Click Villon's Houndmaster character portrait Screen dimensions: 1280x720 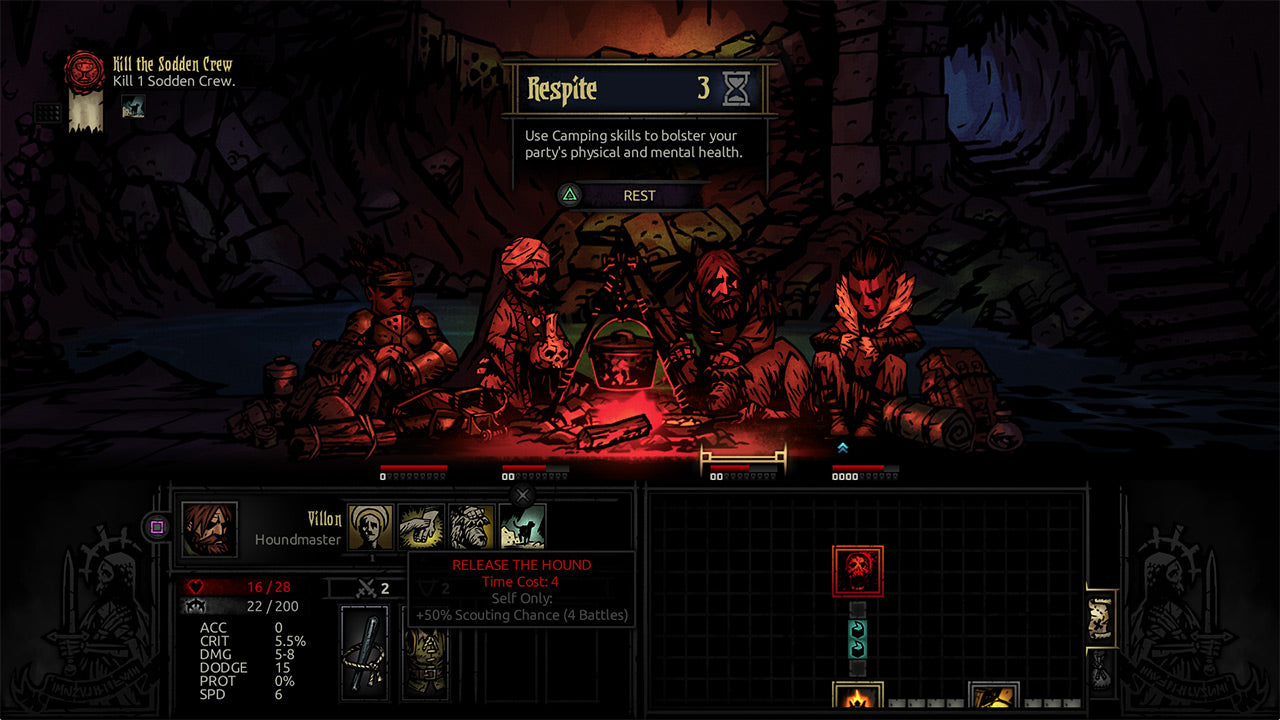click(x=210, y=528)
